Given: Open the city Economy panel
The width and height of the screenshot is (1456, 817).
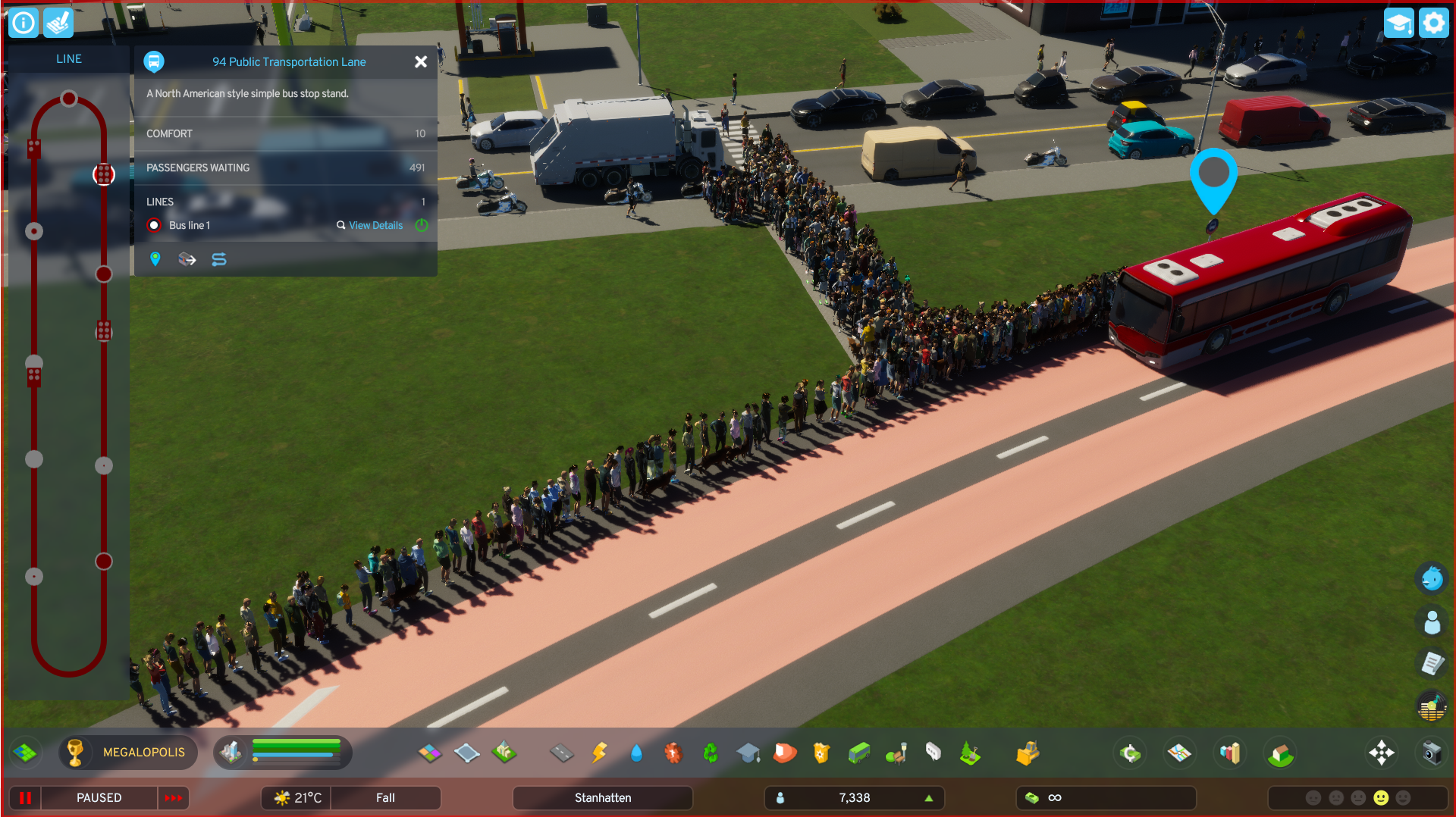Looking at the screenshot, I should pyautogui.click(x=1130, y=753).
